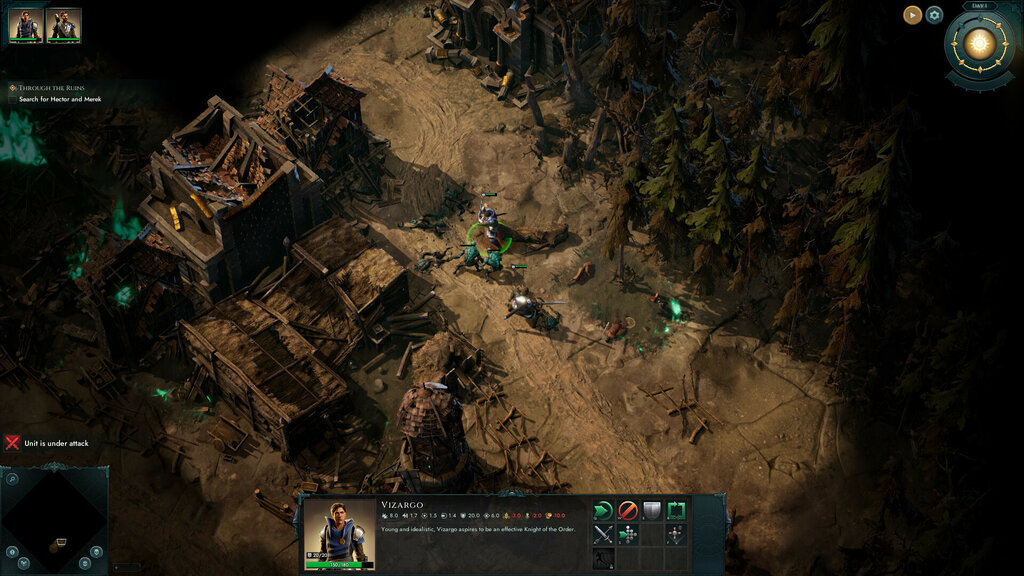Click the gold play speed button
This screenshot has width=1024, height=576.
tap(912, 14)
